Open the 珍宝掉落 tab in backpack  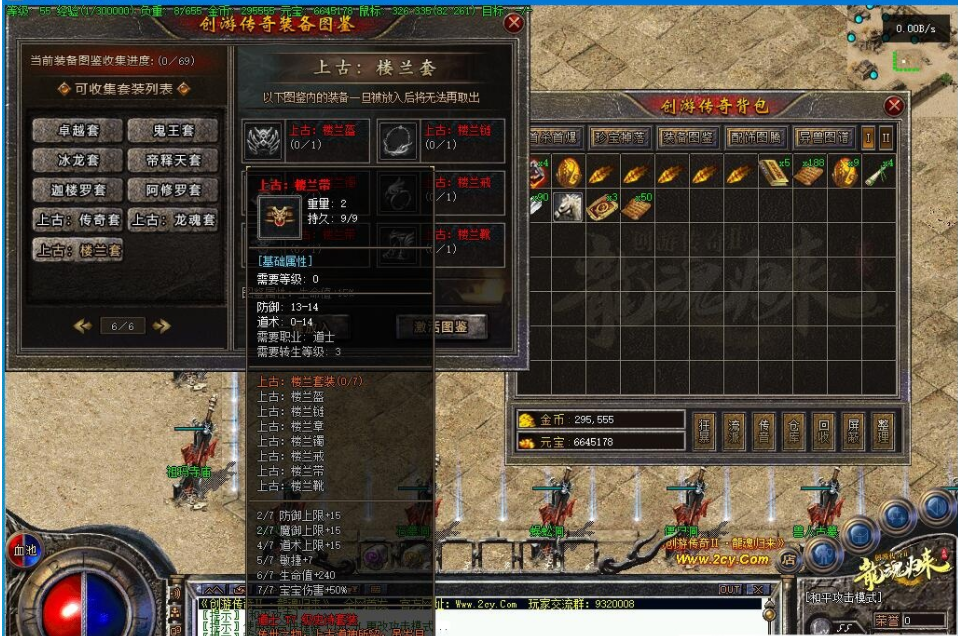620,137
